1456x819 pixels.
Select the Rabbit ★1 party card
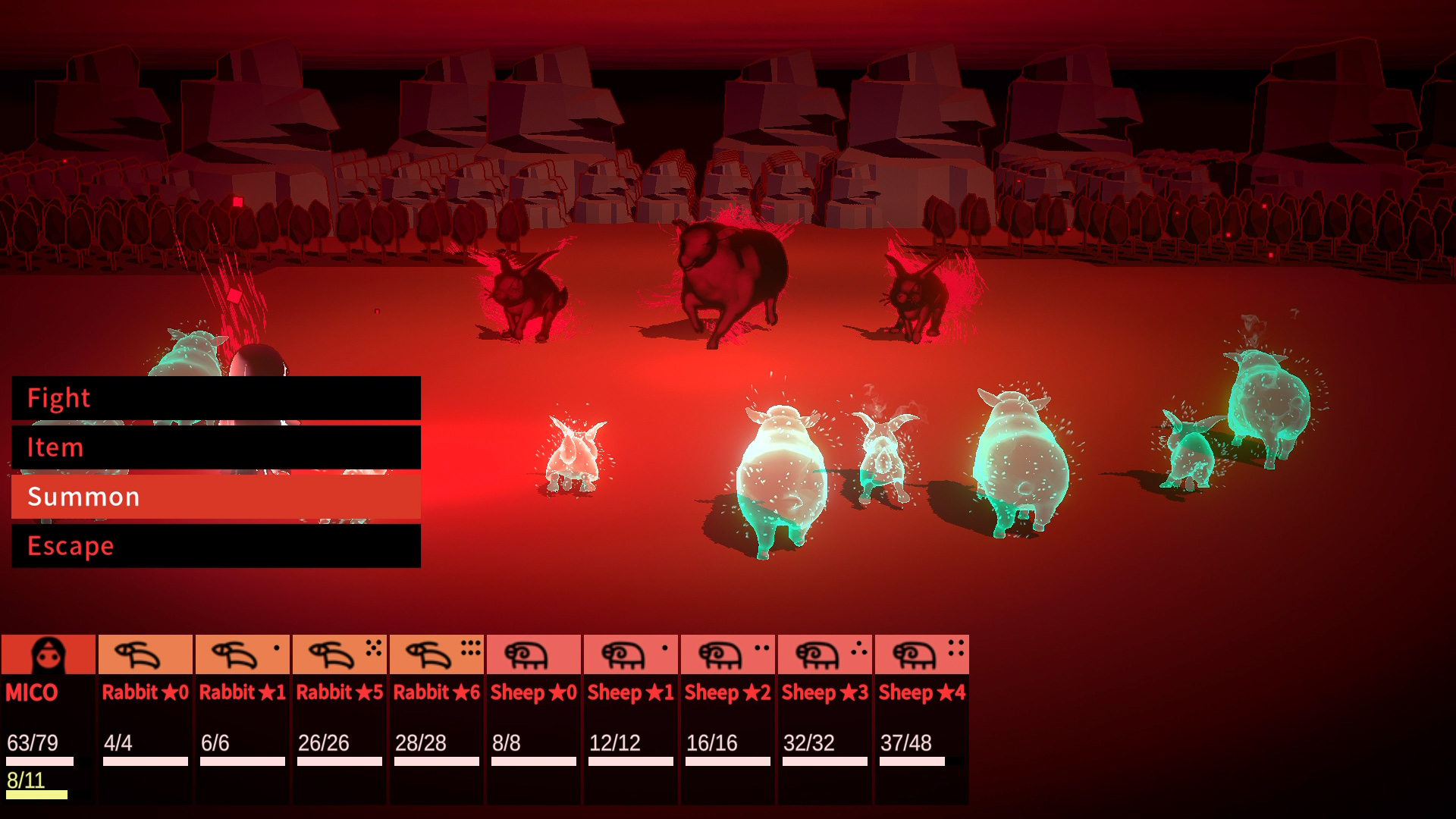click(242, 717)
